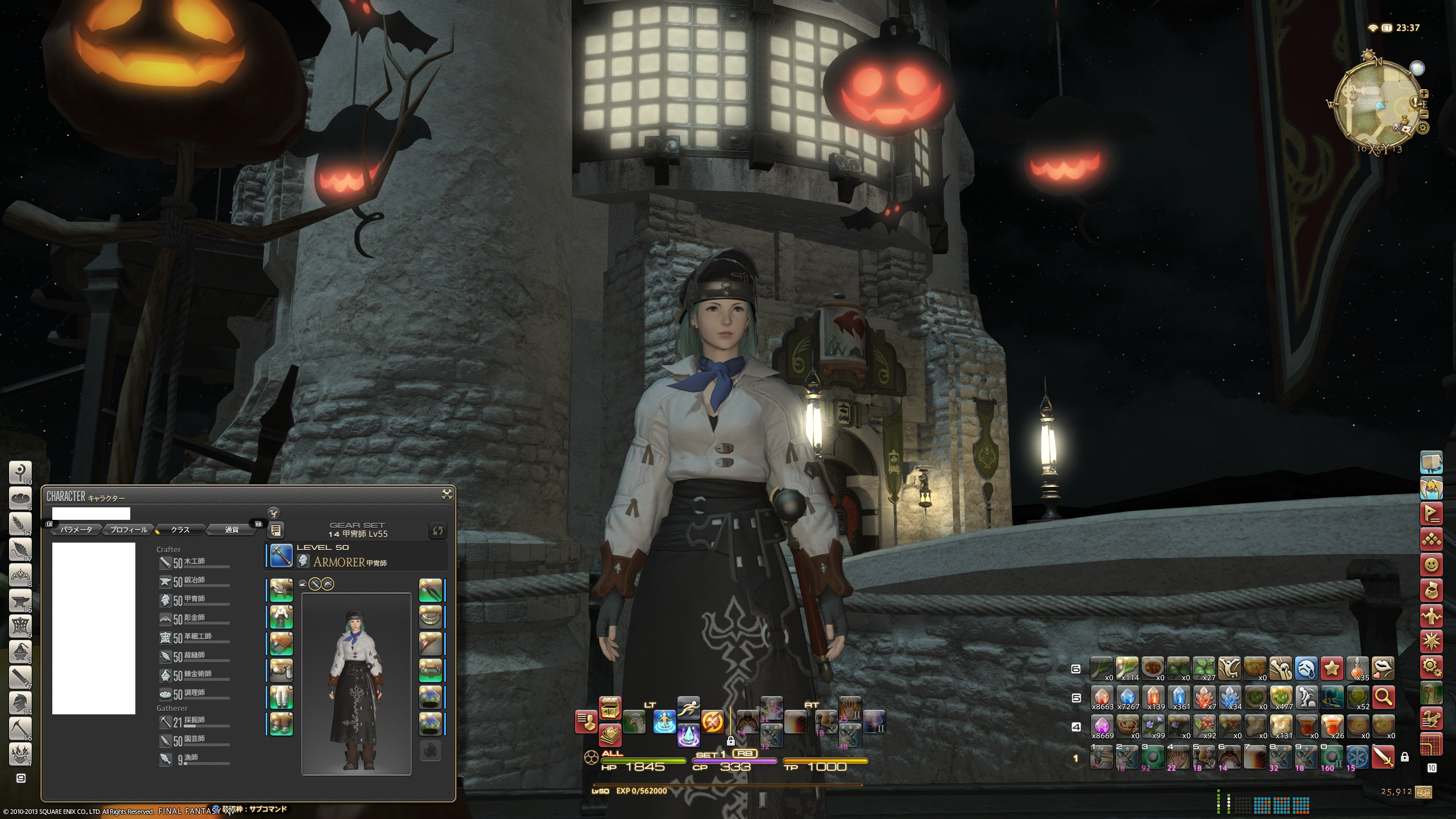1456x819 pixels.
Task: Select the equipped hammer main hand slot
Action: [x=281, y=556]
